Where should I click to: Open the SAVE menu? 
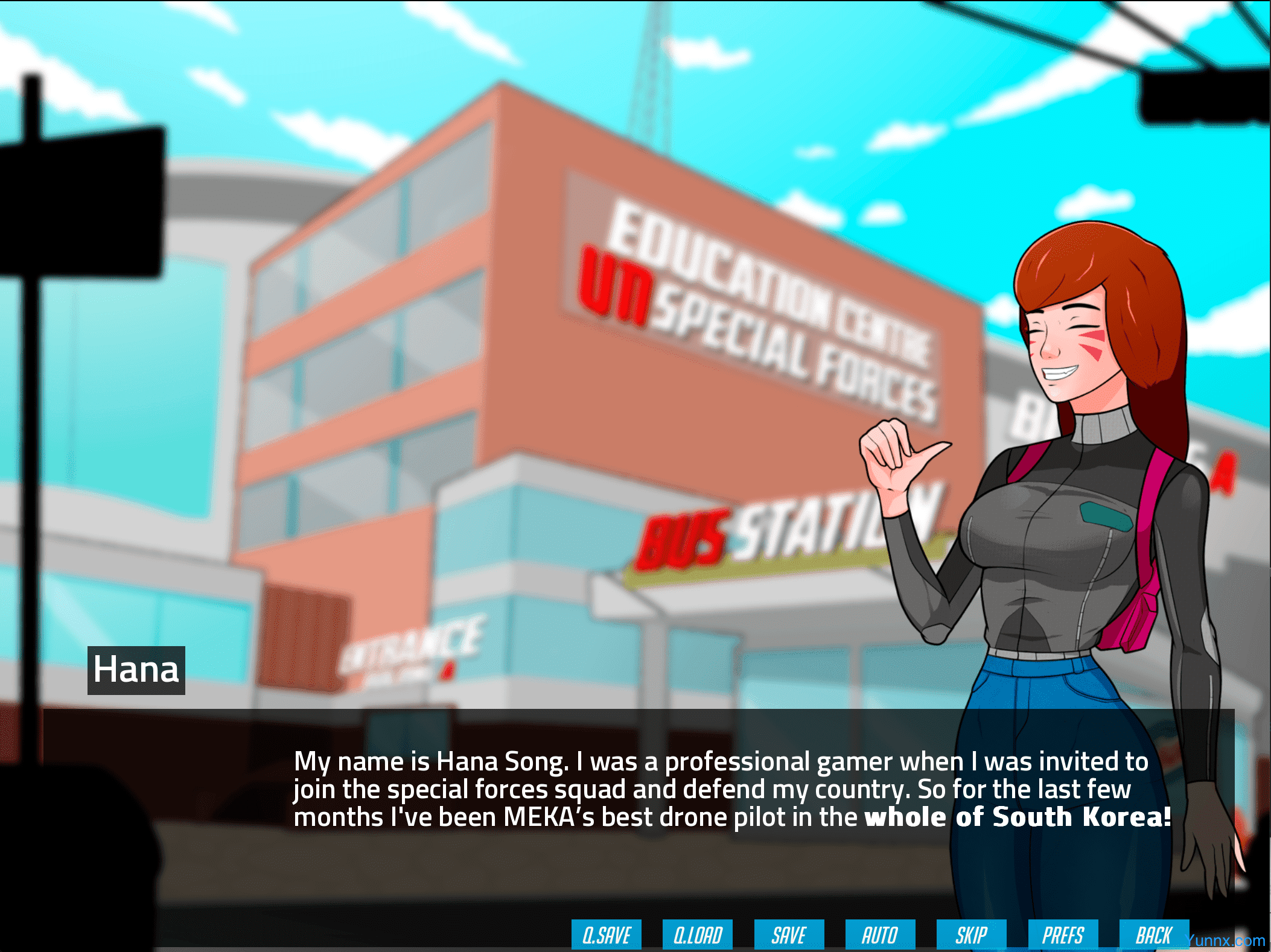789,935
